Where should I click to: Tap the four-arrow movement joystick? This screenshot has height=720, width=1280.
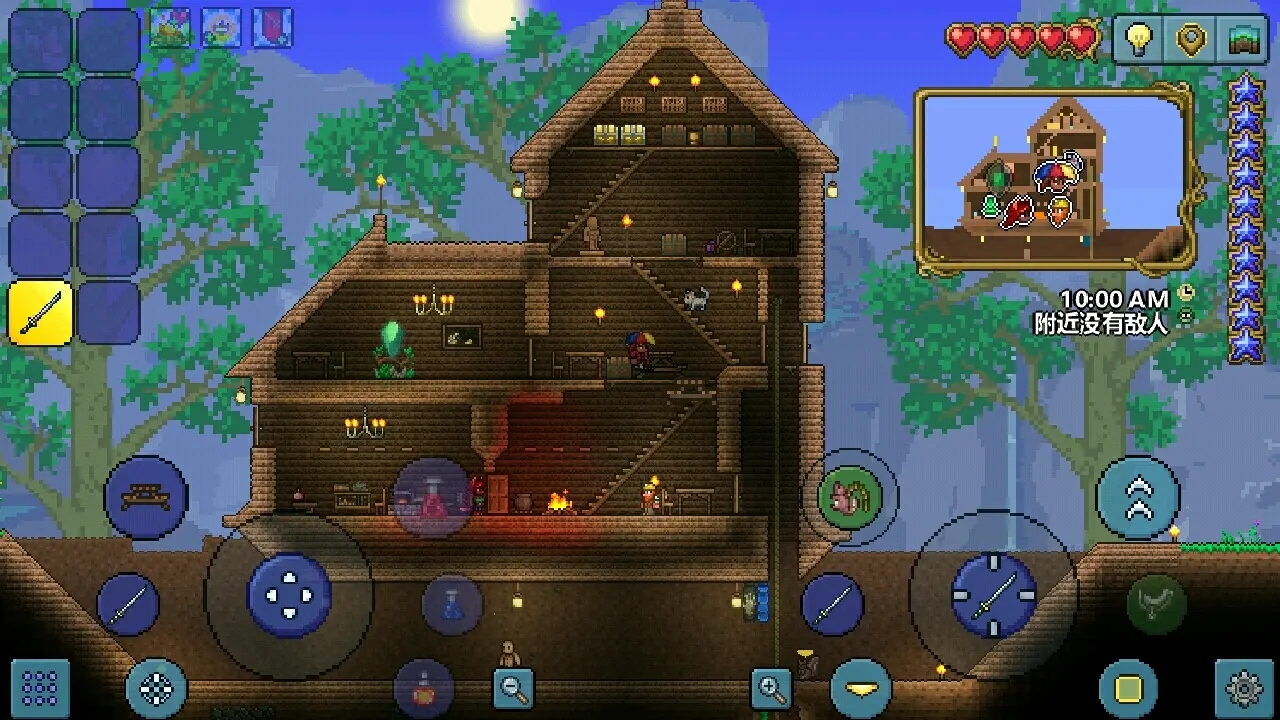[289, 595]
